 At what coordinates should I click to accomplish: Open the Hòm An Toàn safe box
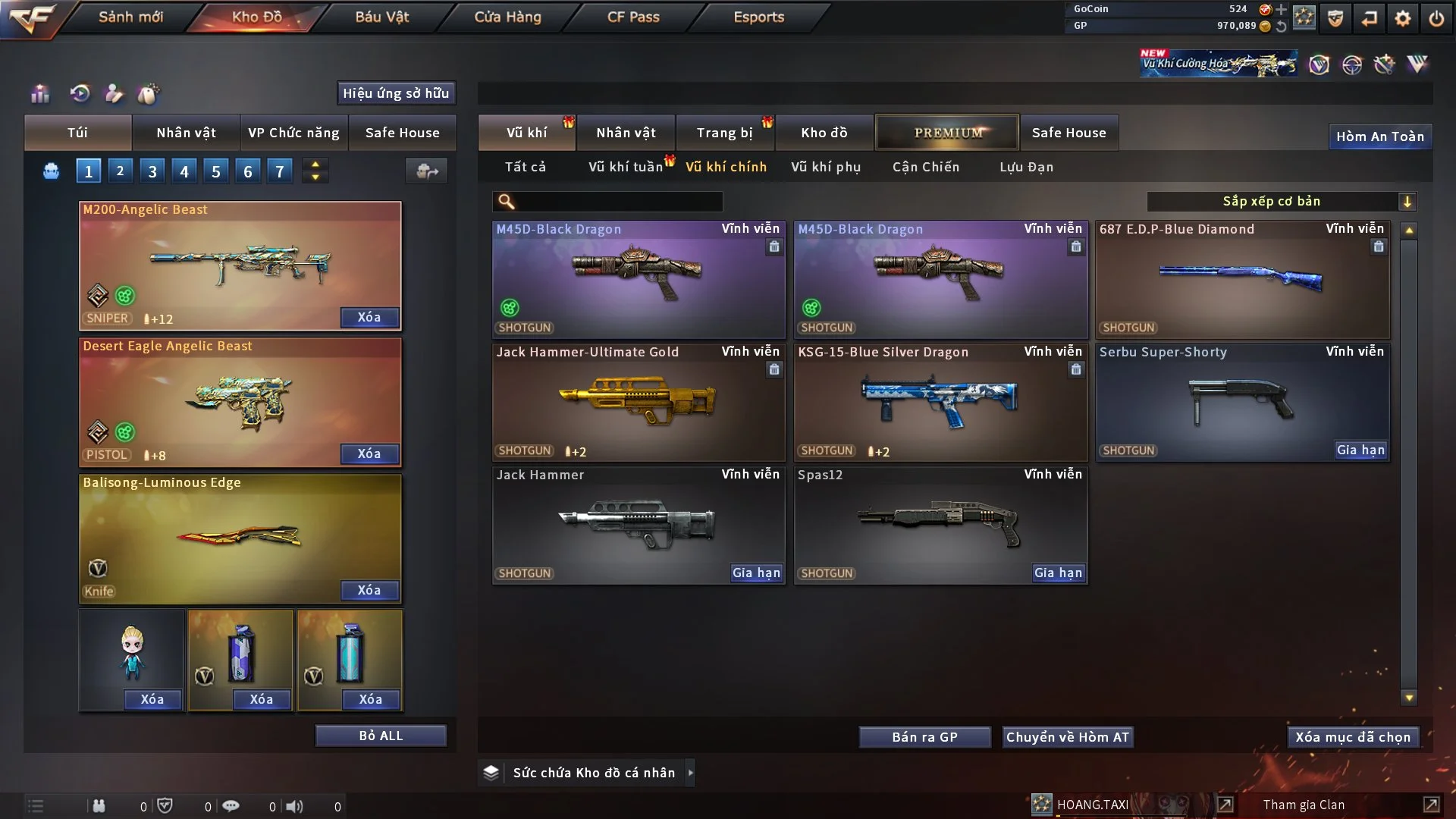pos(1379,136)
